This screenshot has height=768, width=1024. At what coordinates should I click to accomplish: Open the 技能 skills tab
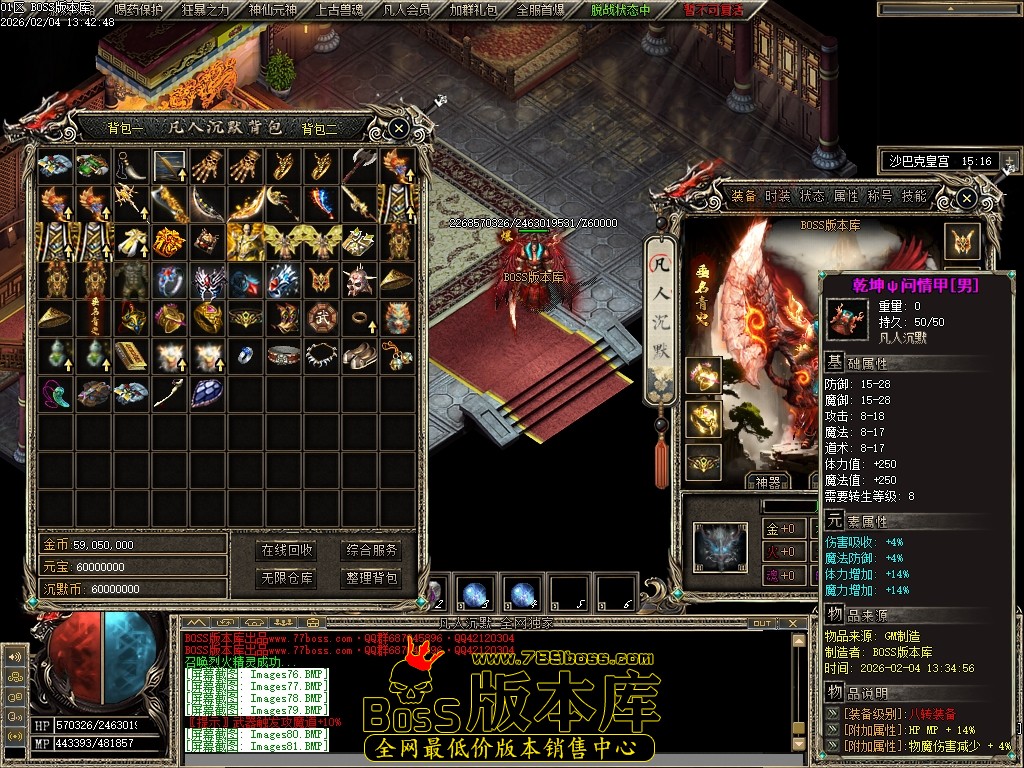pyautogui.click(x=914, y=196)
